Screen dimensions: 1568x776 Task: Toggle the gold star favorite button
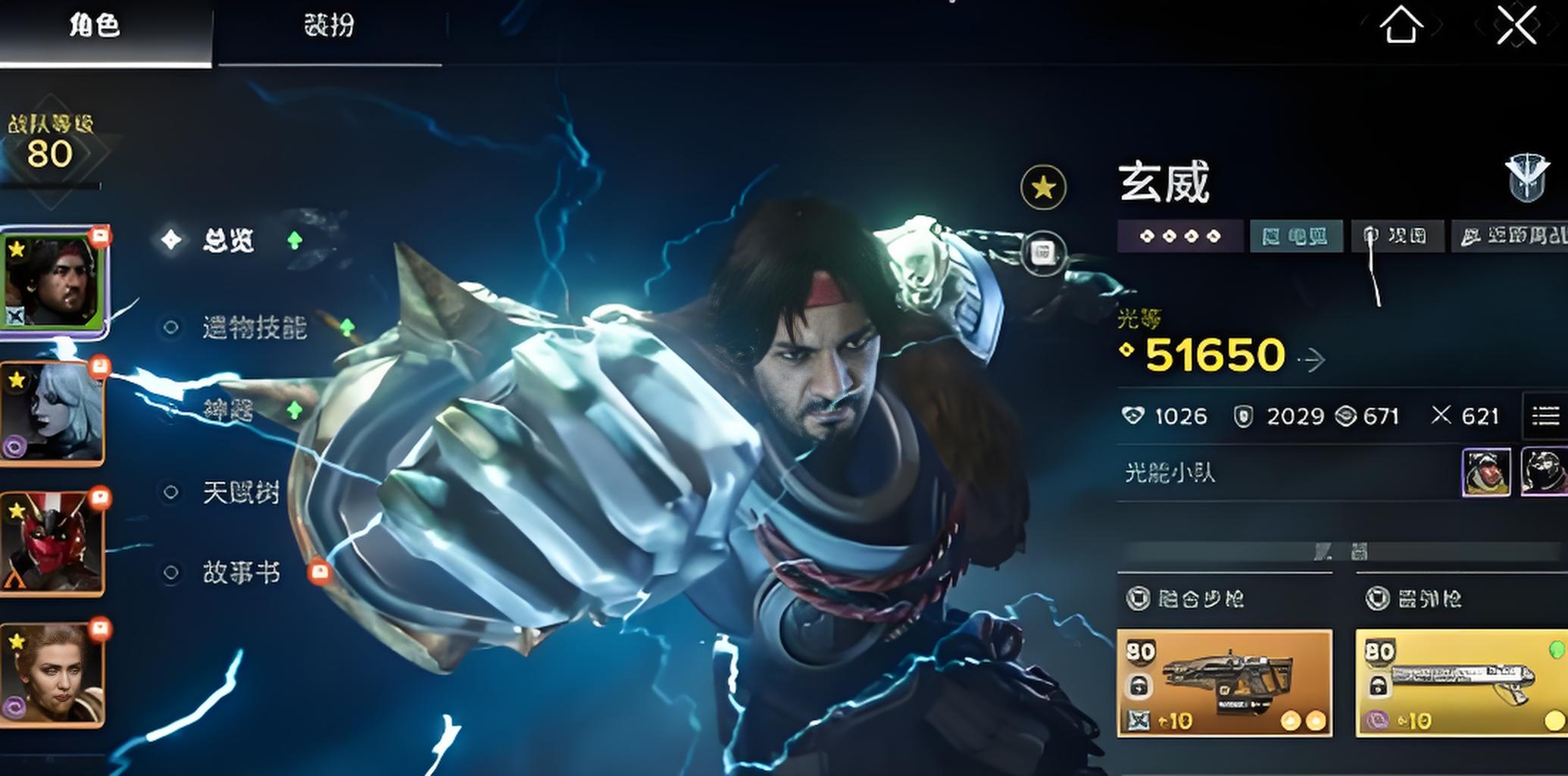pyautogui.click(x=1043, y=187)
